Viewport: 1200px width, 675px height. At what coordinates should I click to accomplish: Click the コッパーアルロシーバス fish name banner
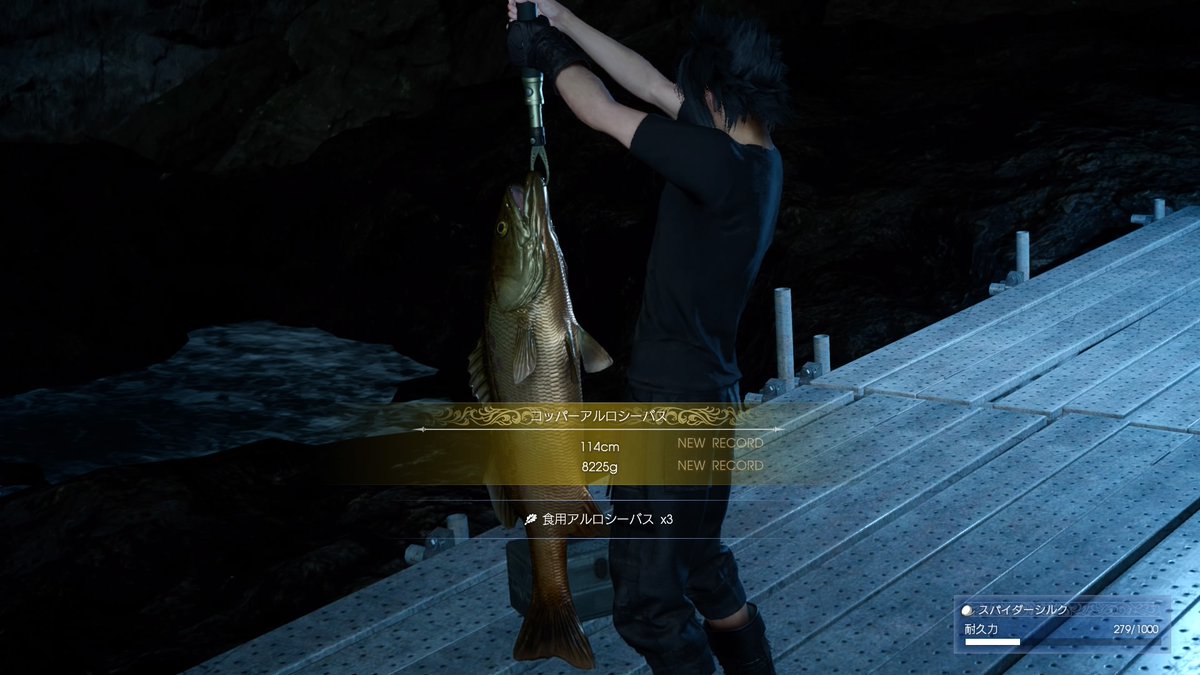tap(599, 415)
